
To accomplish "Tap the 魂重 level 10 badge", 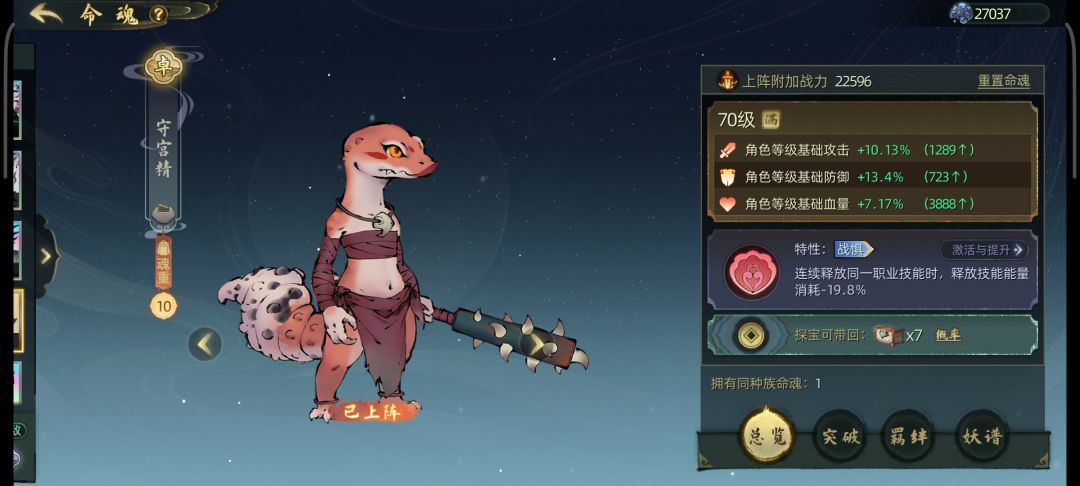I will 163,306.
